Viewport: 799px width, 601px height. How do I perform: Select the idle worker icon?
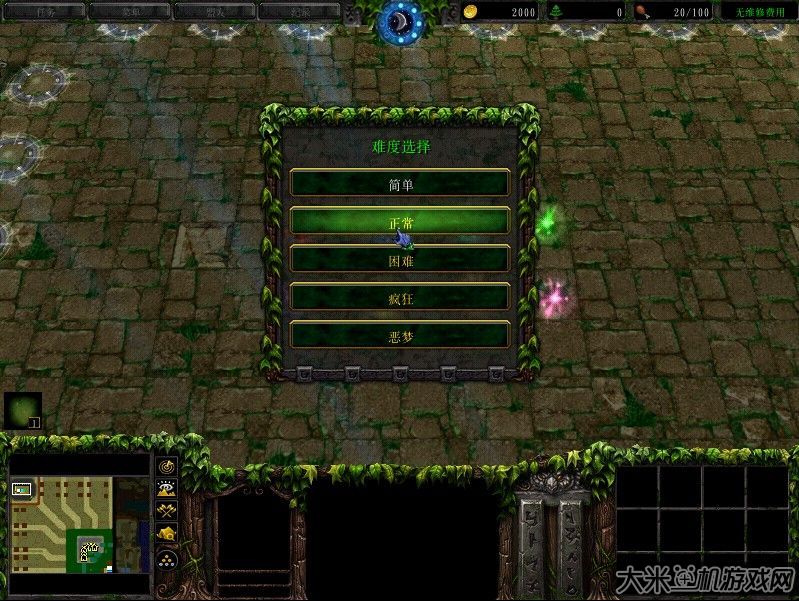pyautogui.click(x=22, y=410)
